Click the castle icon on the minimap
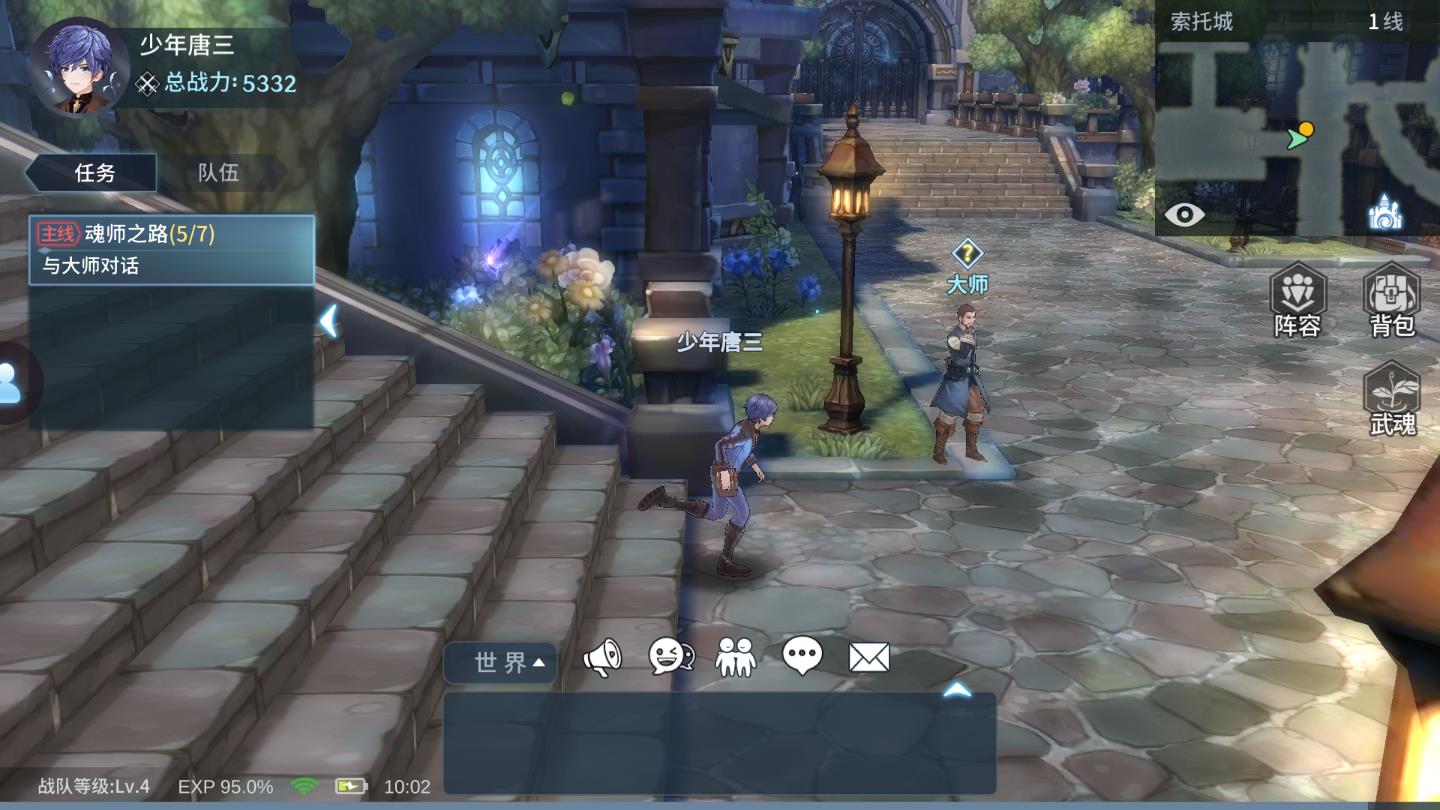The image size is (1440, 810). point(1385,213)
